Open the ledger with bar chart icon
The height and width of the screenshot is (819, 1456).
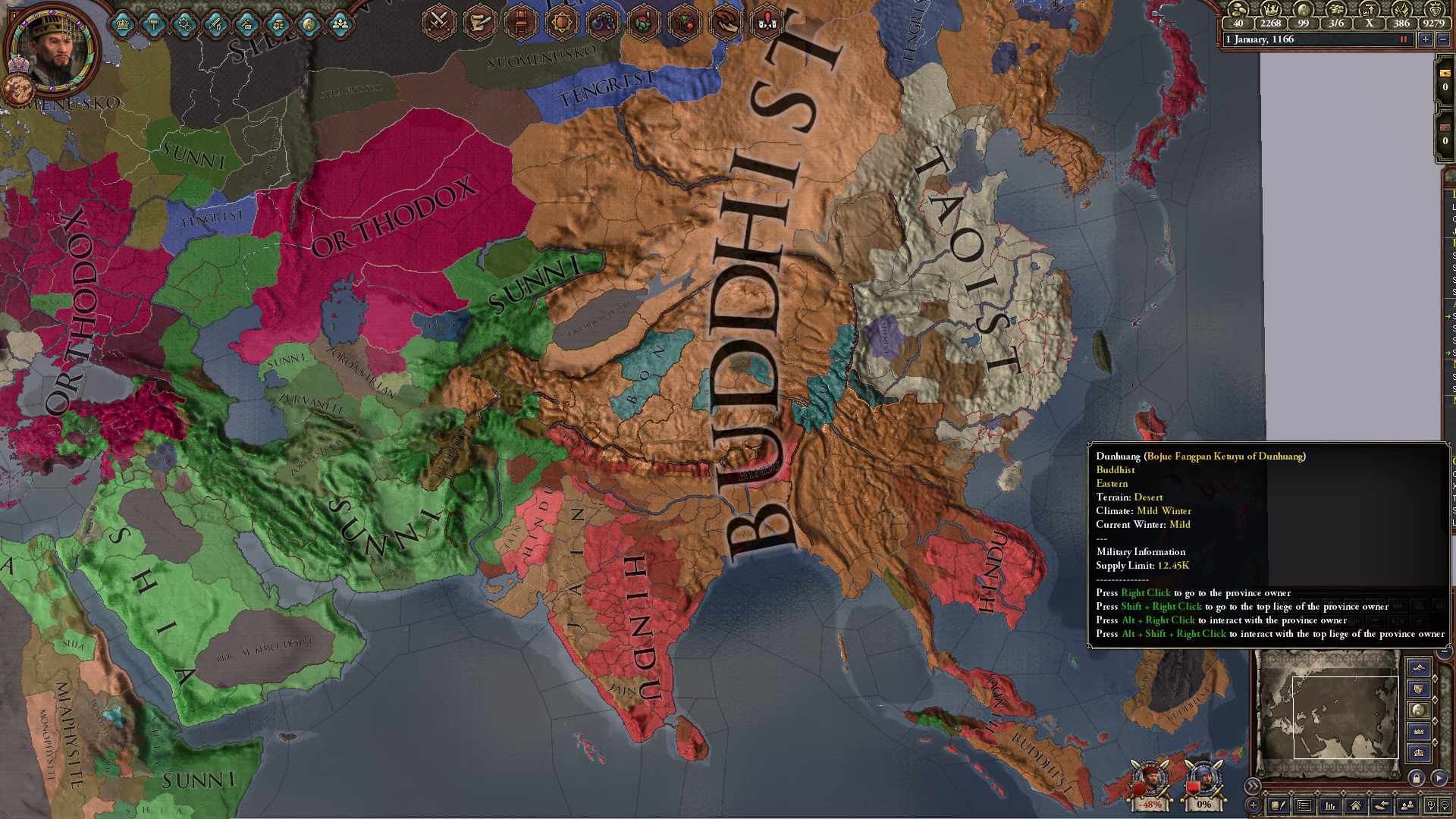click(1330, 807)
